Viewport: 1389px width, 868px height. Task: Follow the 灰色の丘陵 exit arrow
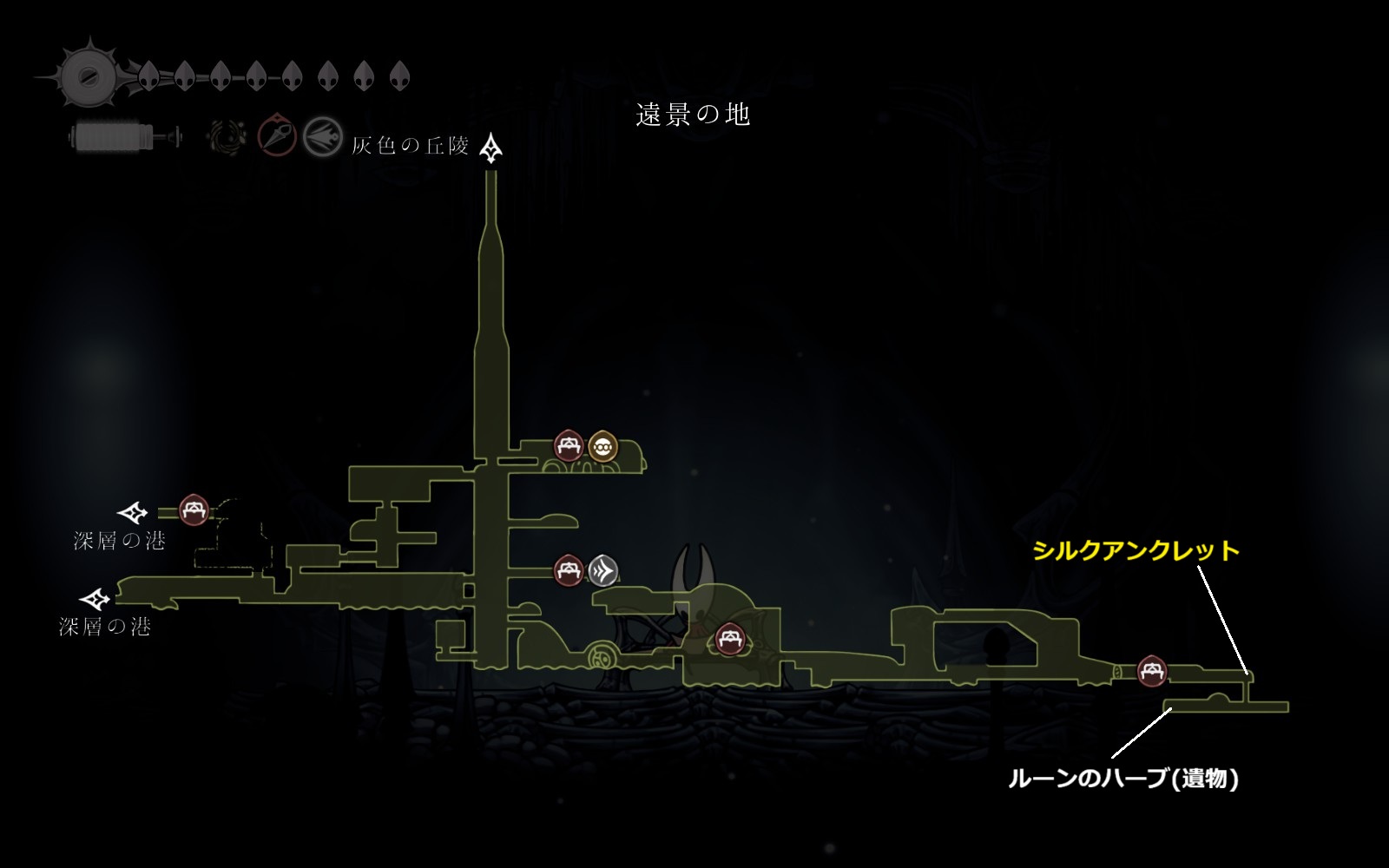pos(492,148)
